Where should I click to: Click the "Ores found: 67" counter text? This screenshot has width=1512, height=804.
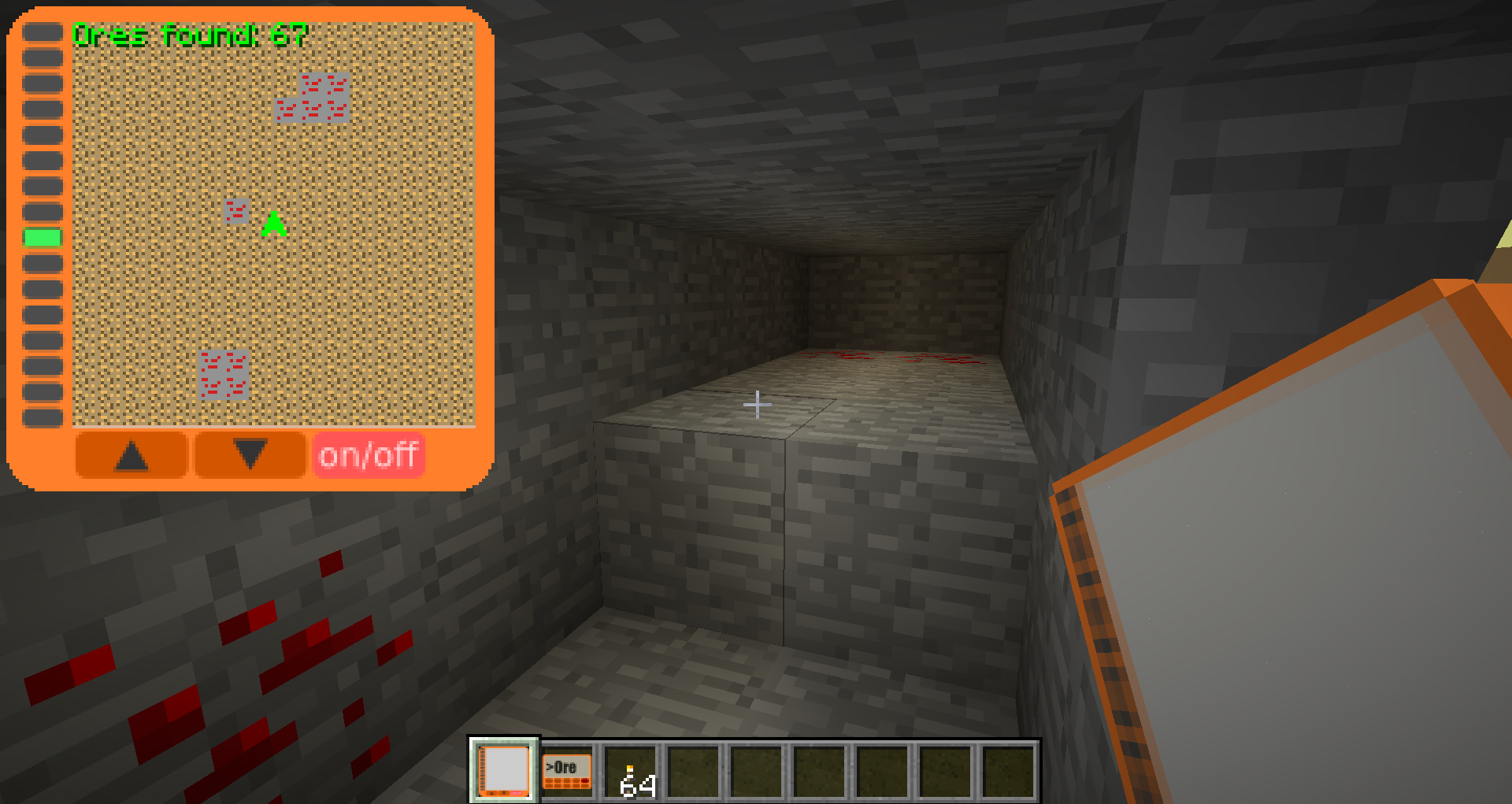pyautogui.click(x=189, y=33)
